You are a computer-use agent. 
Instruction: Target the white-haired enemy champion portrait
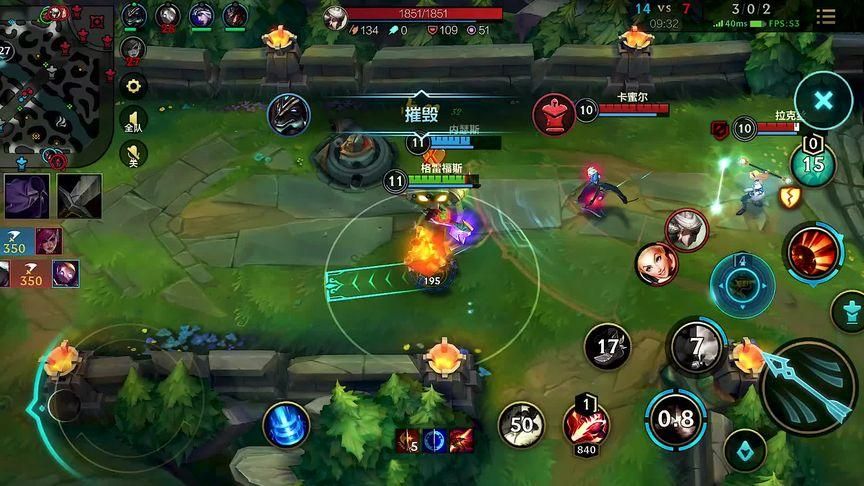pos(686,229)
